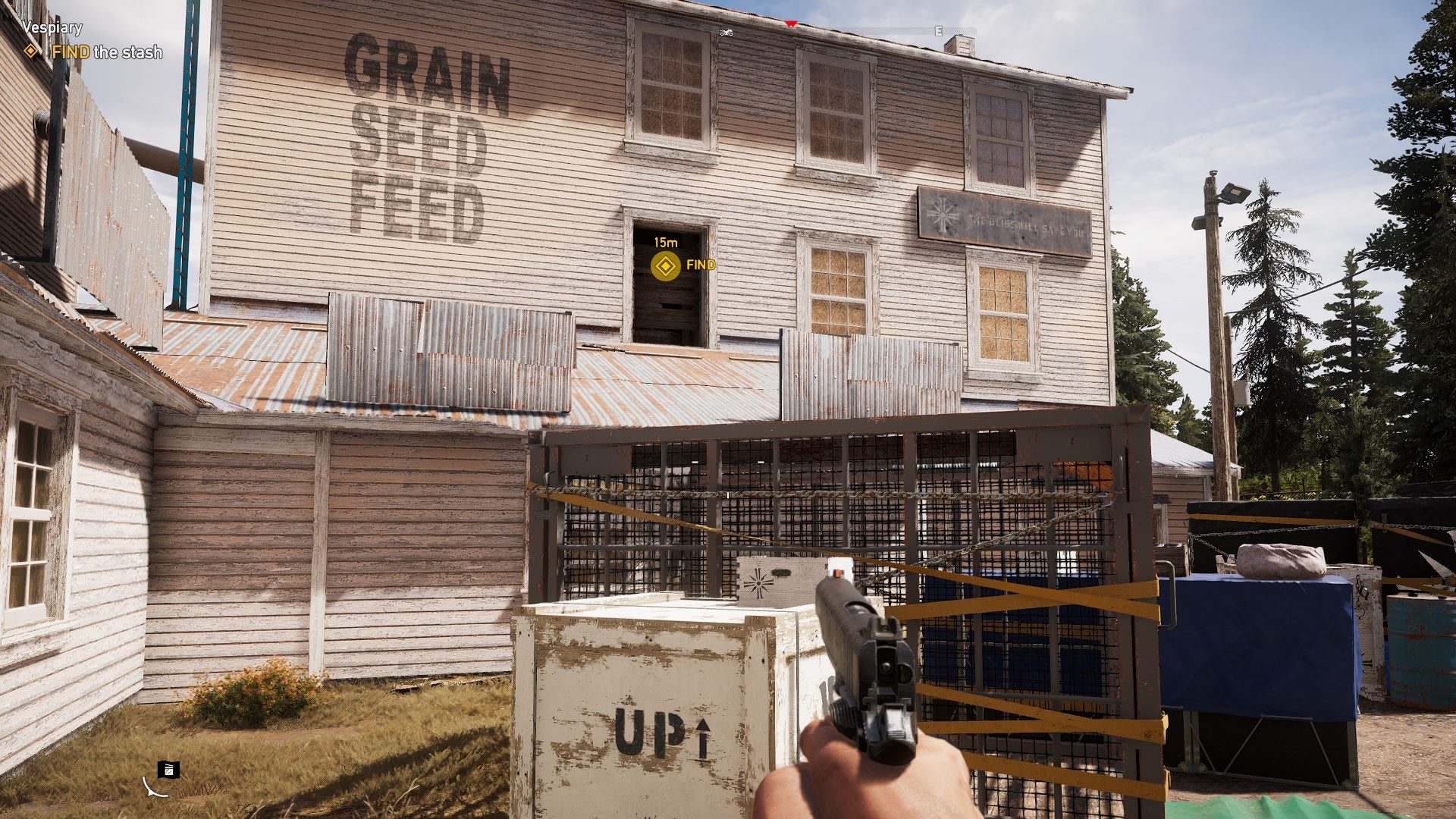Select the ATV vehicle icon on the compass

727,33
